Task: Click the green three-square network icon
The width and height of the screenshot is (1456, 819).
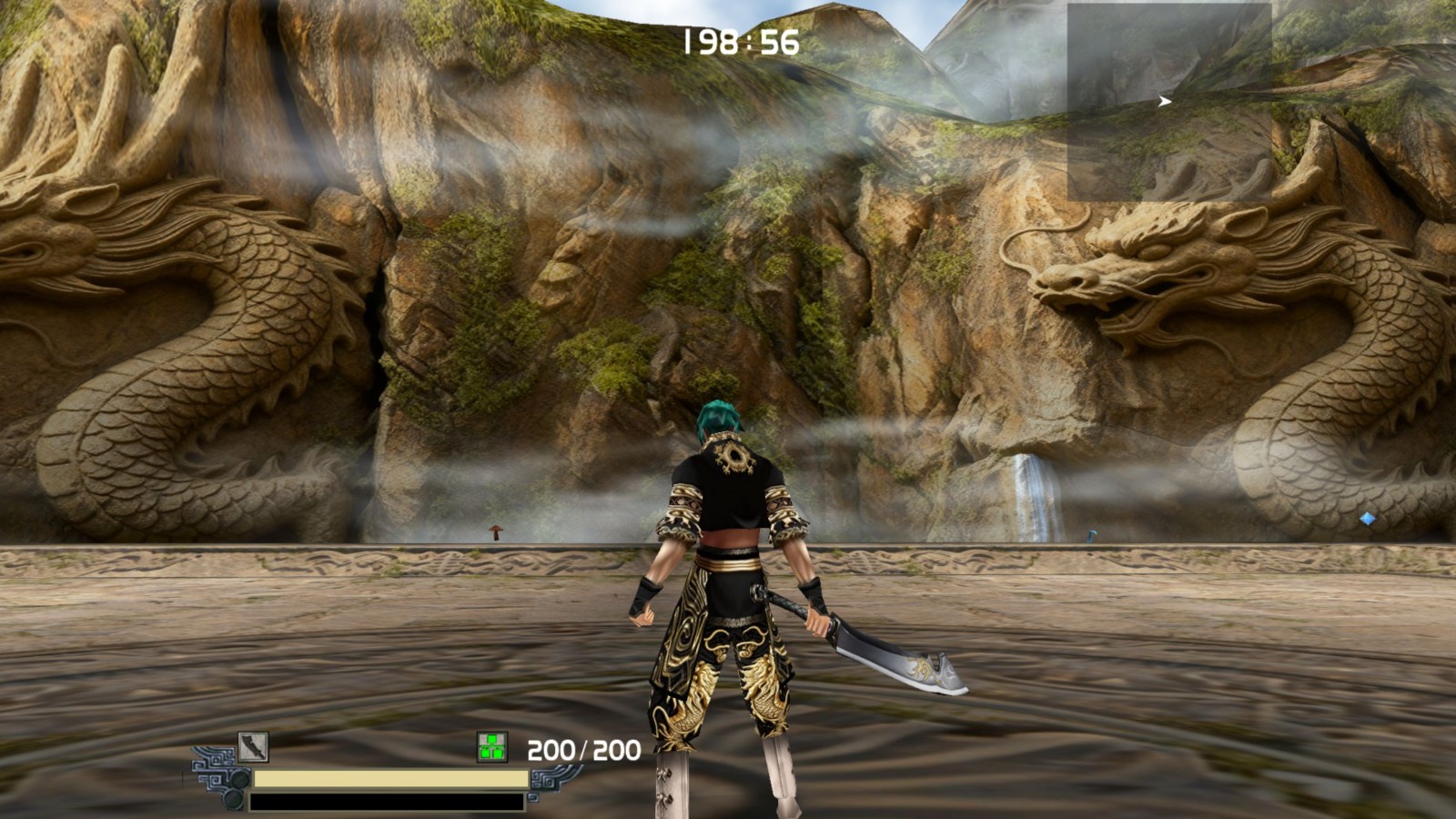Action: coord(492,748)
